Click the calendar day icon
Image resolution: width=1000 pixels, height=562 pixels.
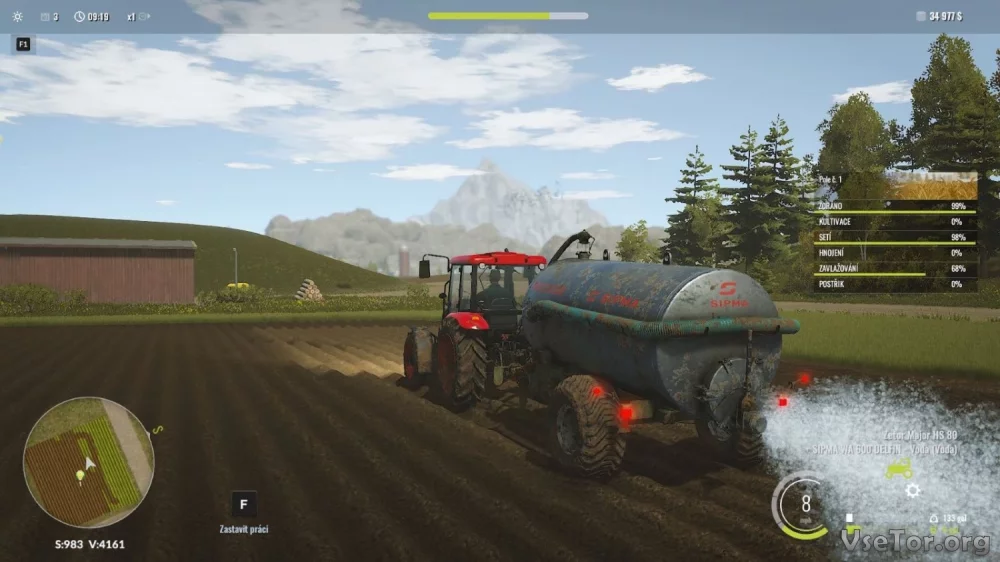pyautogui.click(x=45, y=16)
